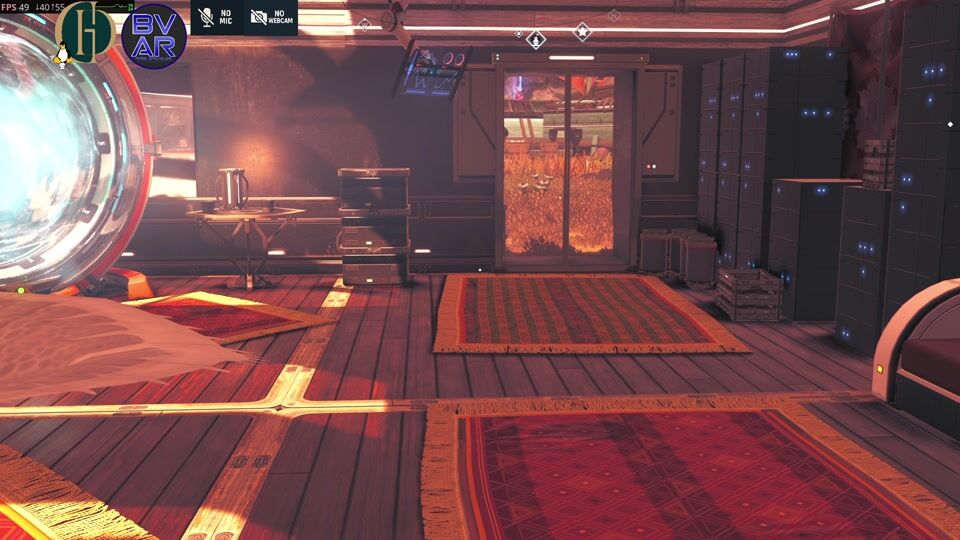Screen dimensions: 960x540
Task: Click the green G logo badge
Action: coord(87,32)
